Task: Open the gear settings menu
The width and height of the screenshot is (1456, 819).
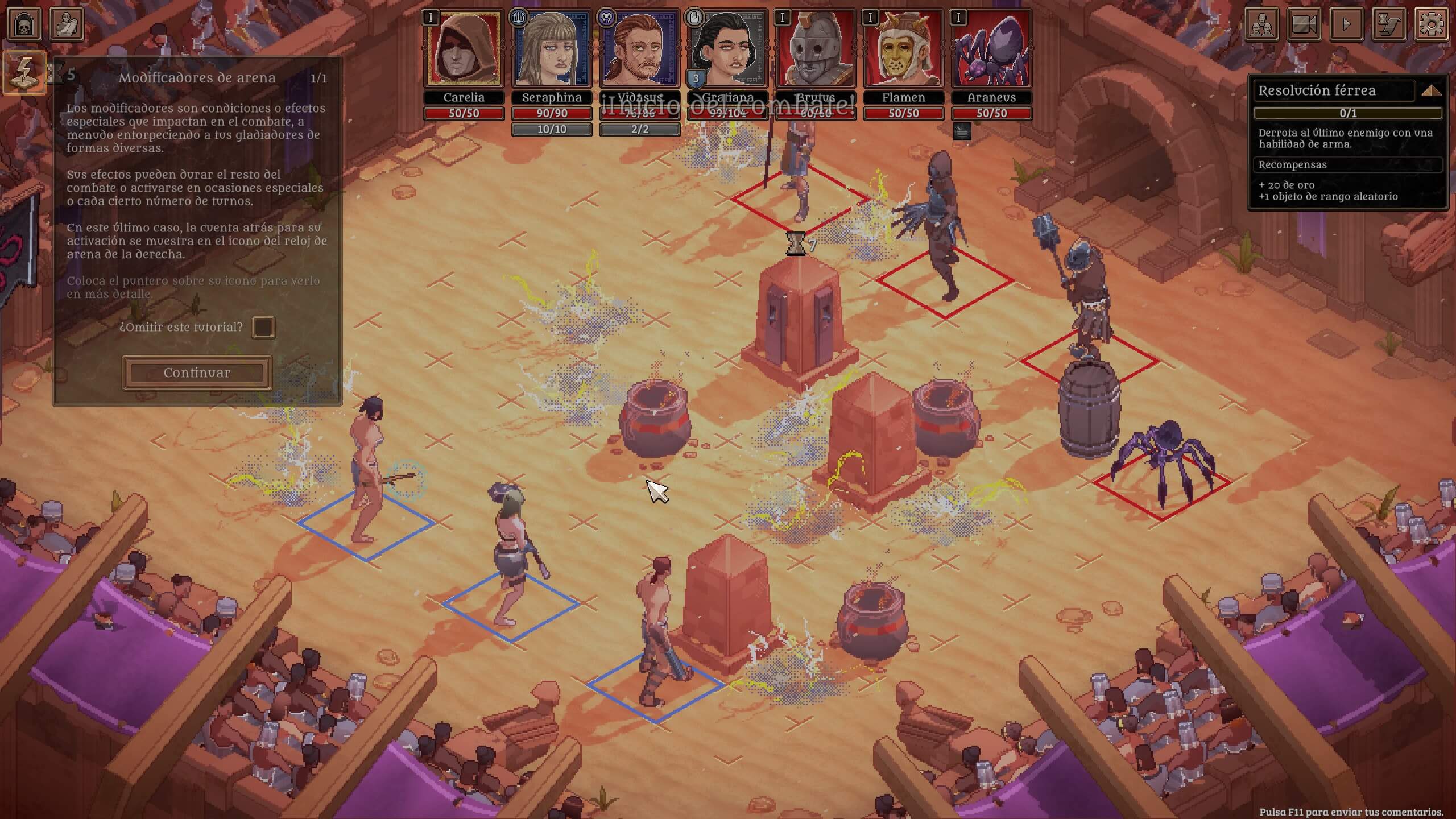Action: (1431, 24)
